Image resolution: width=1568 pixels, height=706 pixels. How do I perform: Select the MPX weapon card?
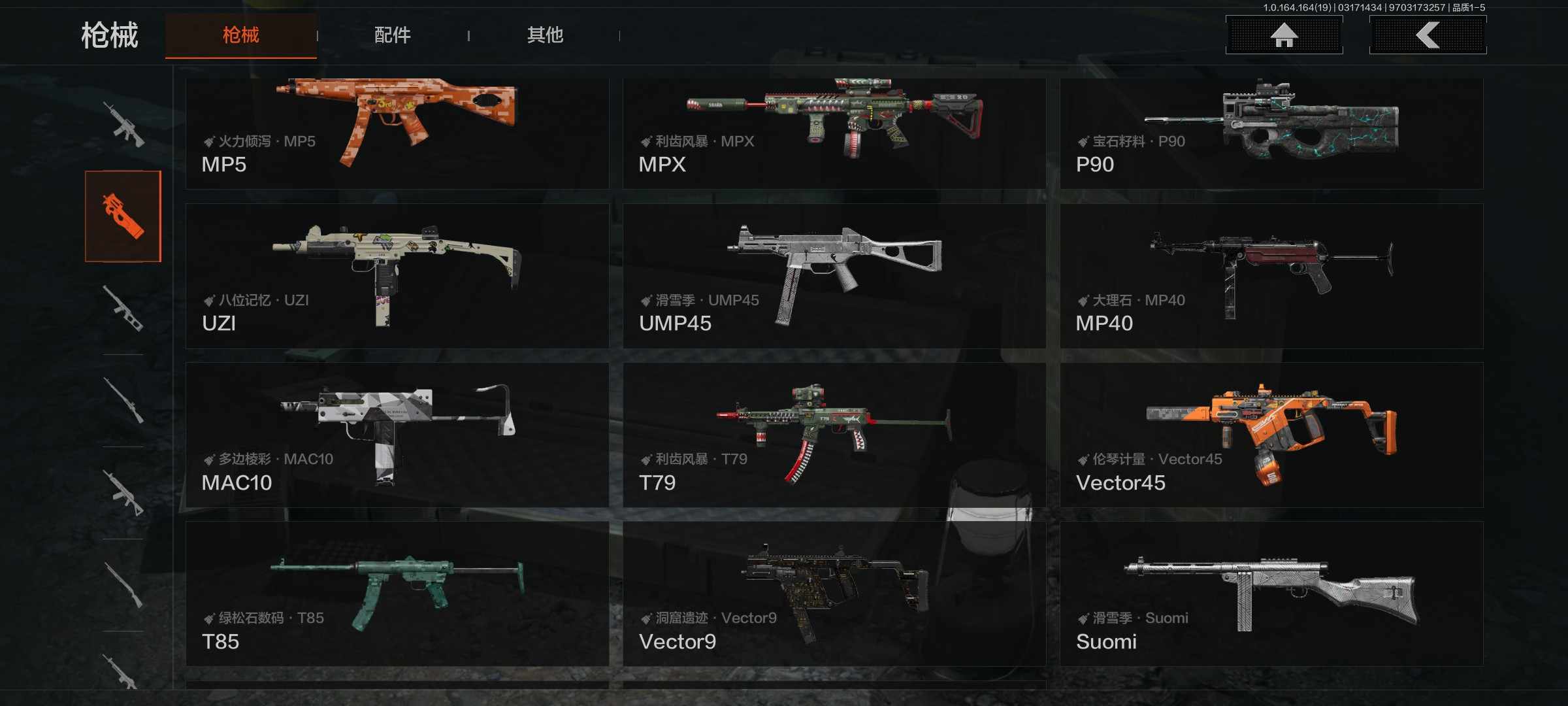pyautogui.click(x=834, y=133)
